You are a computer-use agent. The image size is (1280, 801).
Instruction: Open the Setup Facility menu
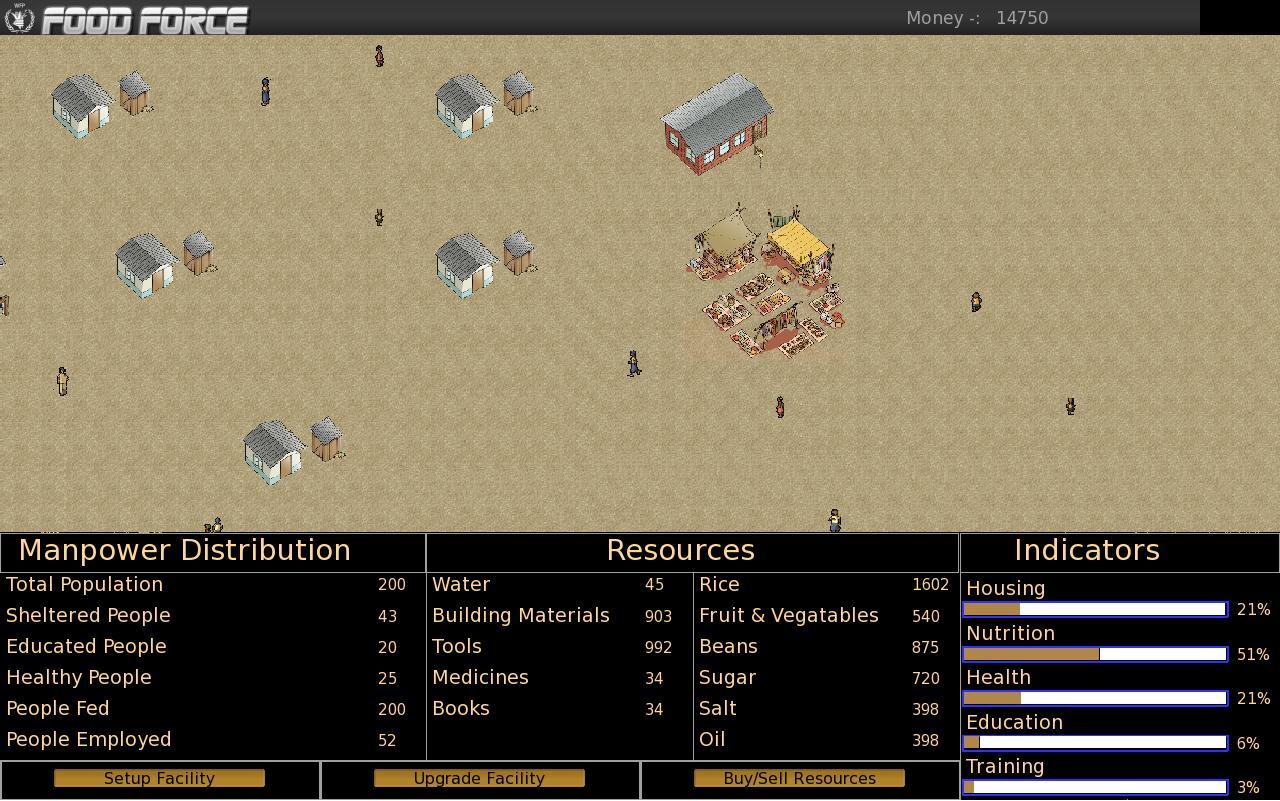point(159,778)
